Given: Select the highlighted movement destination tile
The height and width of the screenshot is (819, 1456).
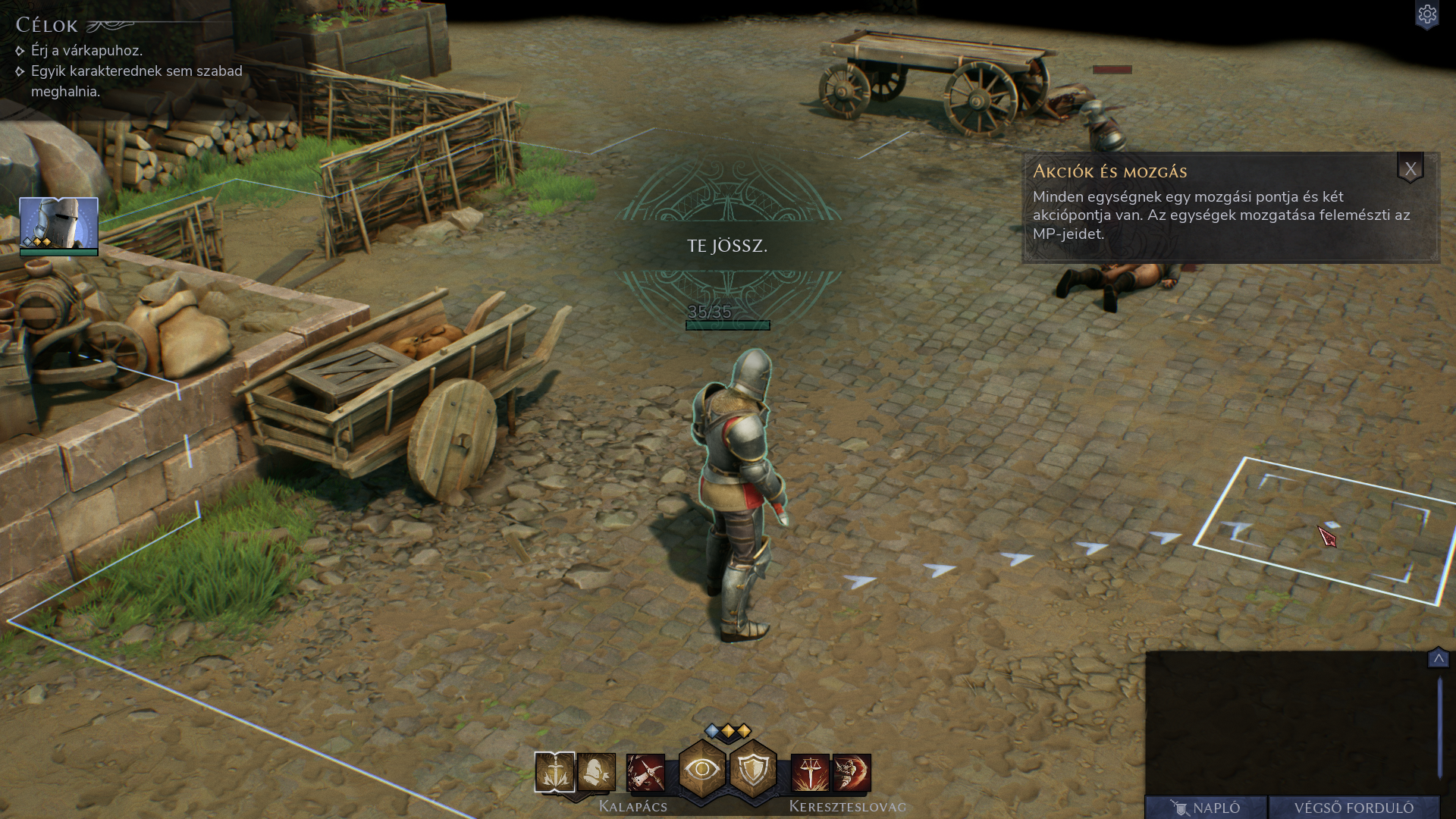Looking at the screenshot, I should (1323, 531).
